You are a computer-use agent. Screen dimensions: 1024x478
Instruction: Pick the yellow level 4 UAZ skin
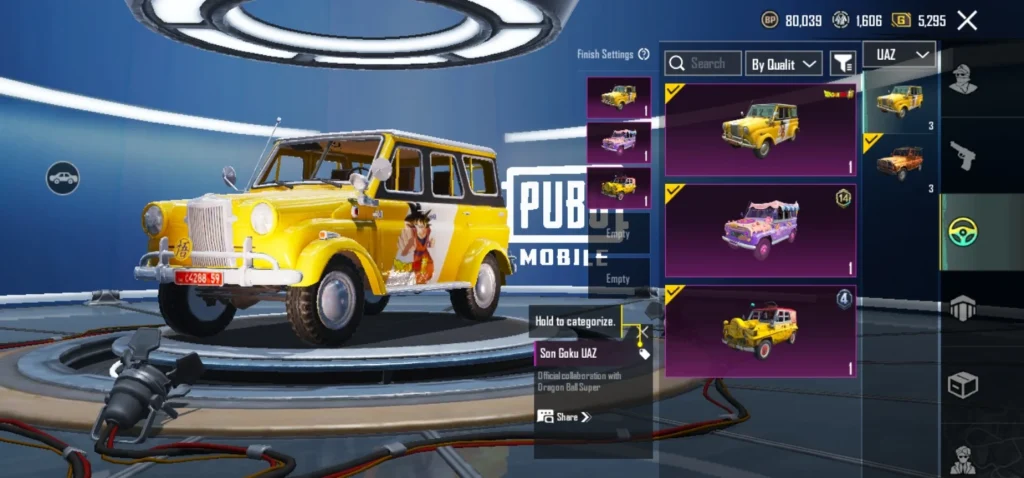click(x=760, y=331)
